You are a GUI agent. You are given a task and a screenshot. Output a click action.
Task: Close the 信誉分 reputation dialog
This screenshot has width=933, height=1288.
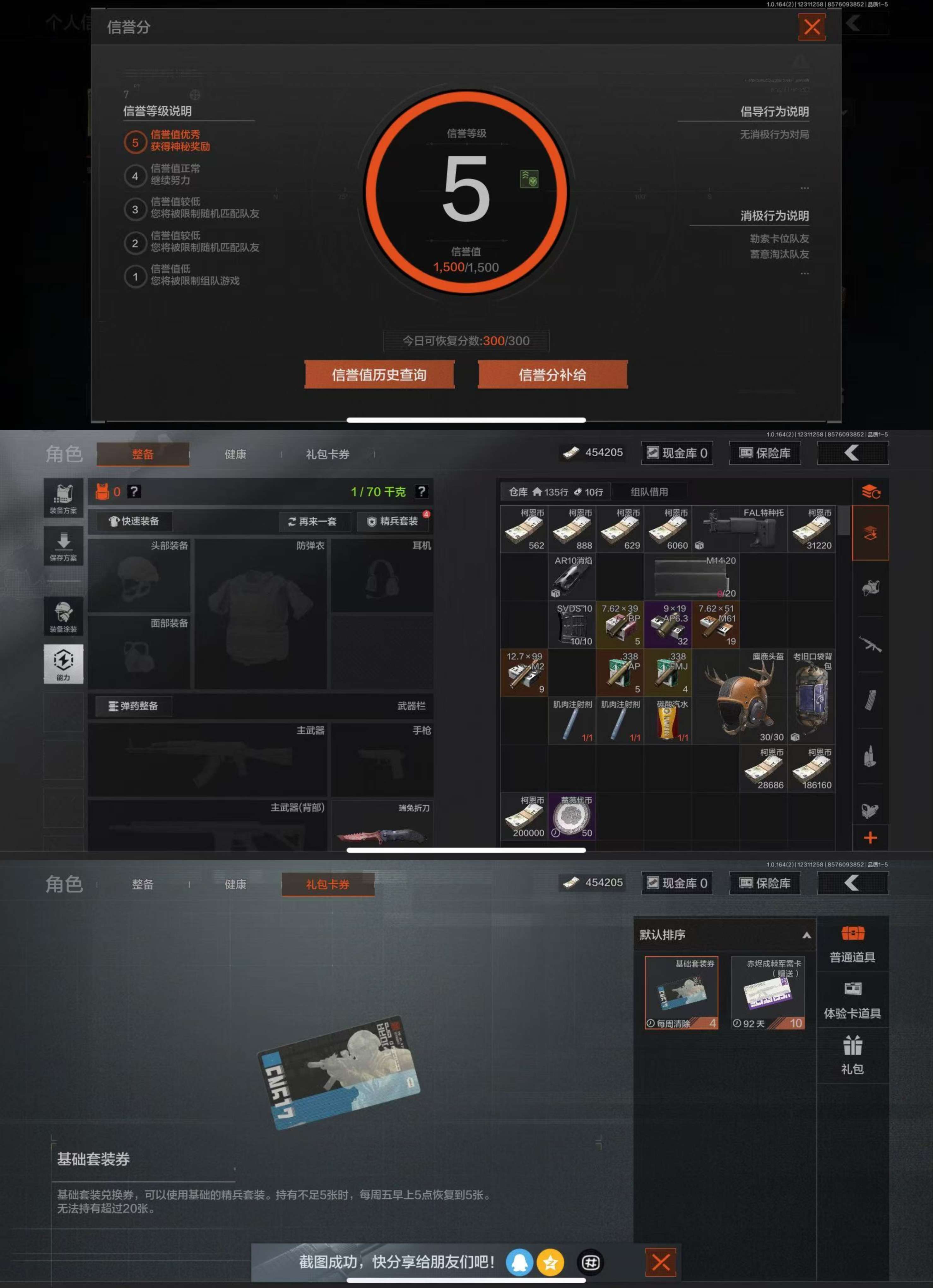pos(812,27)
